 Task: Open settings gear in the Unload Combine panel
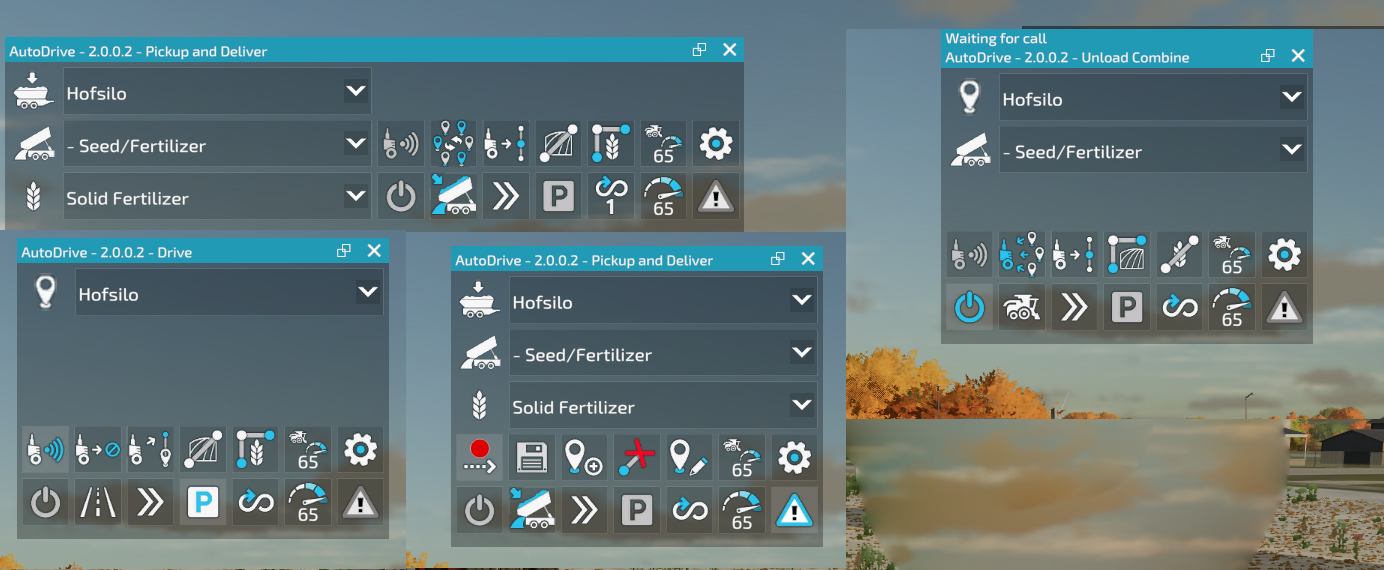pos(1284,255)
